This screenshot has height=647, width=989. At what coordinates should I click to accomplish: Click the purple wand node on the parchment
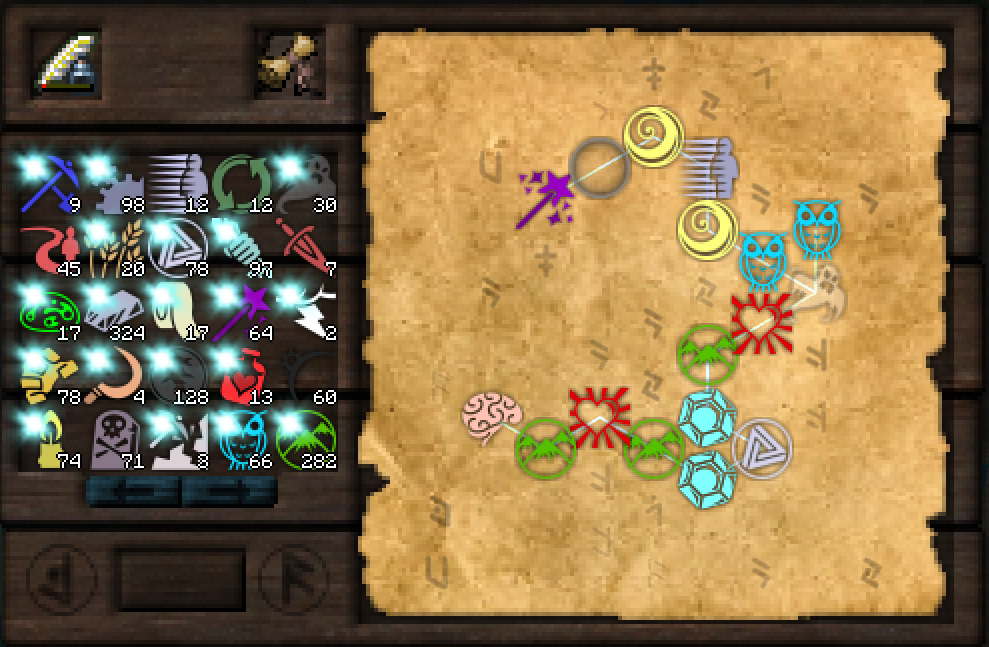tap(545, 198)
